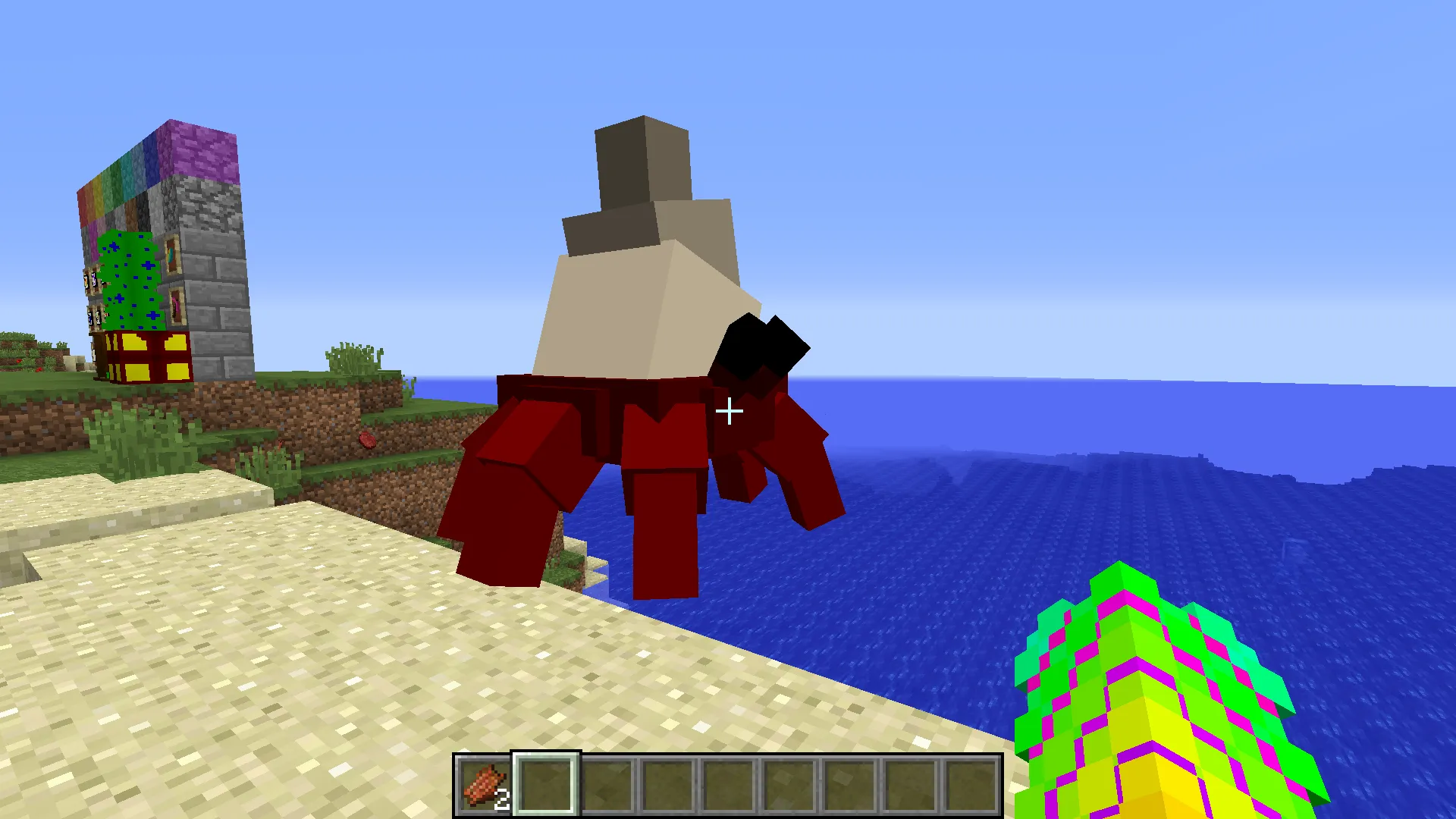The width and height of the screenshot is (1456, 819).
Task: Select the middle hotbar slot
Action: 728,785
